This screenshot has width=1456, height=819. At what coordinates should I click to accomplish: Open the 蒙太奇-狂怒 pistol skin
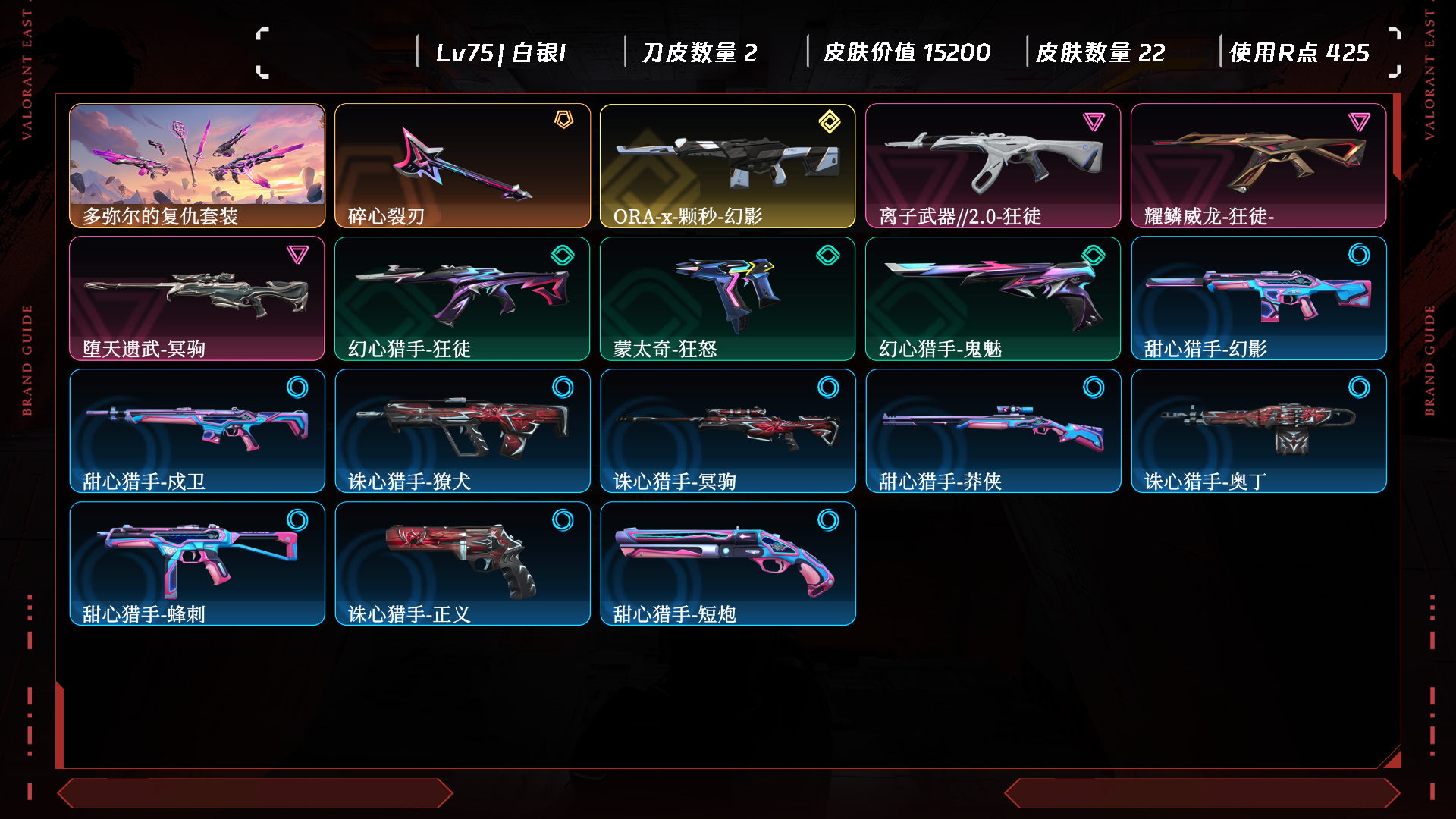(x=728, y=298)
